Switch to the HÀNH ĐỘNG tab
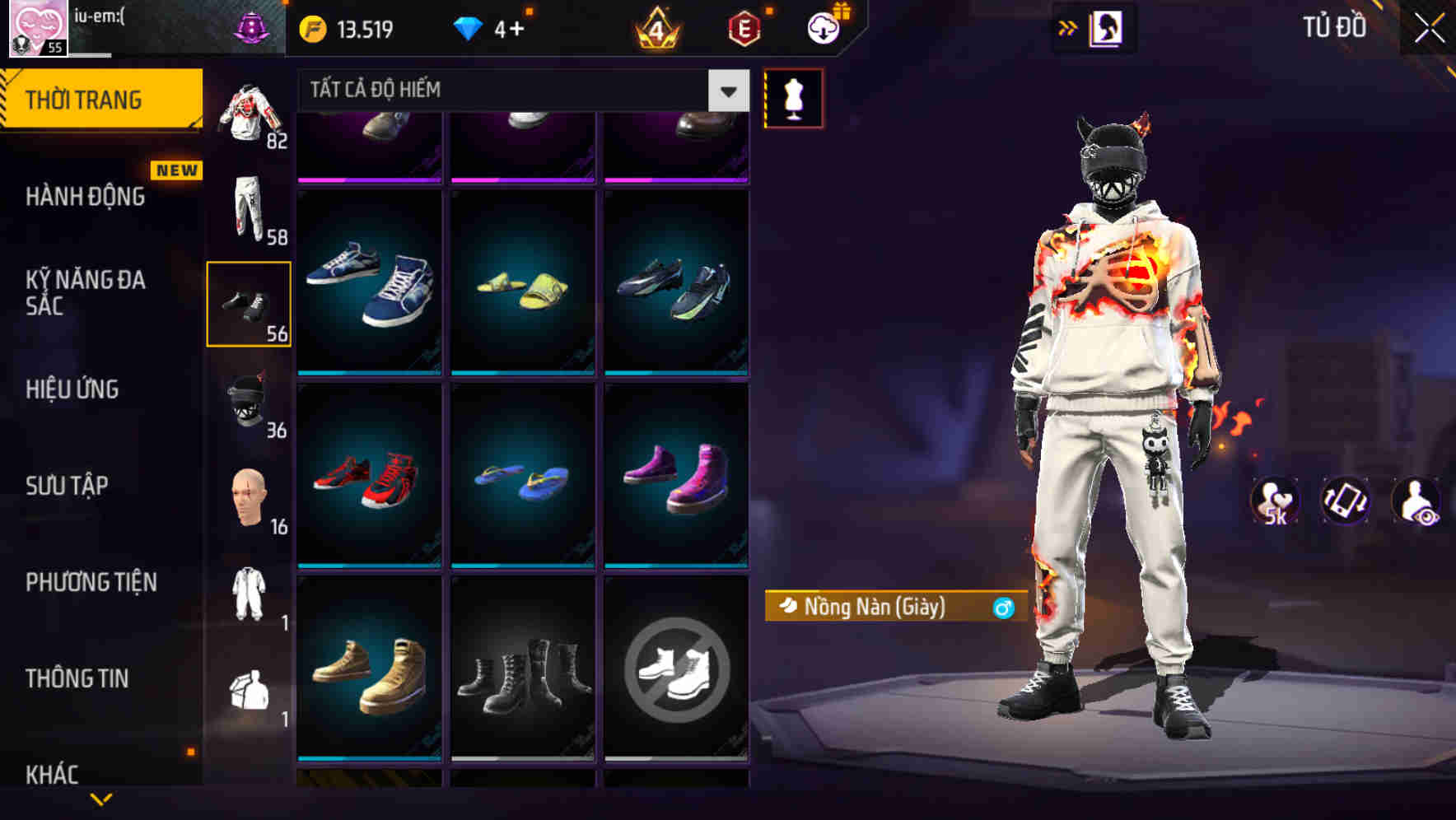 [86, 197]
